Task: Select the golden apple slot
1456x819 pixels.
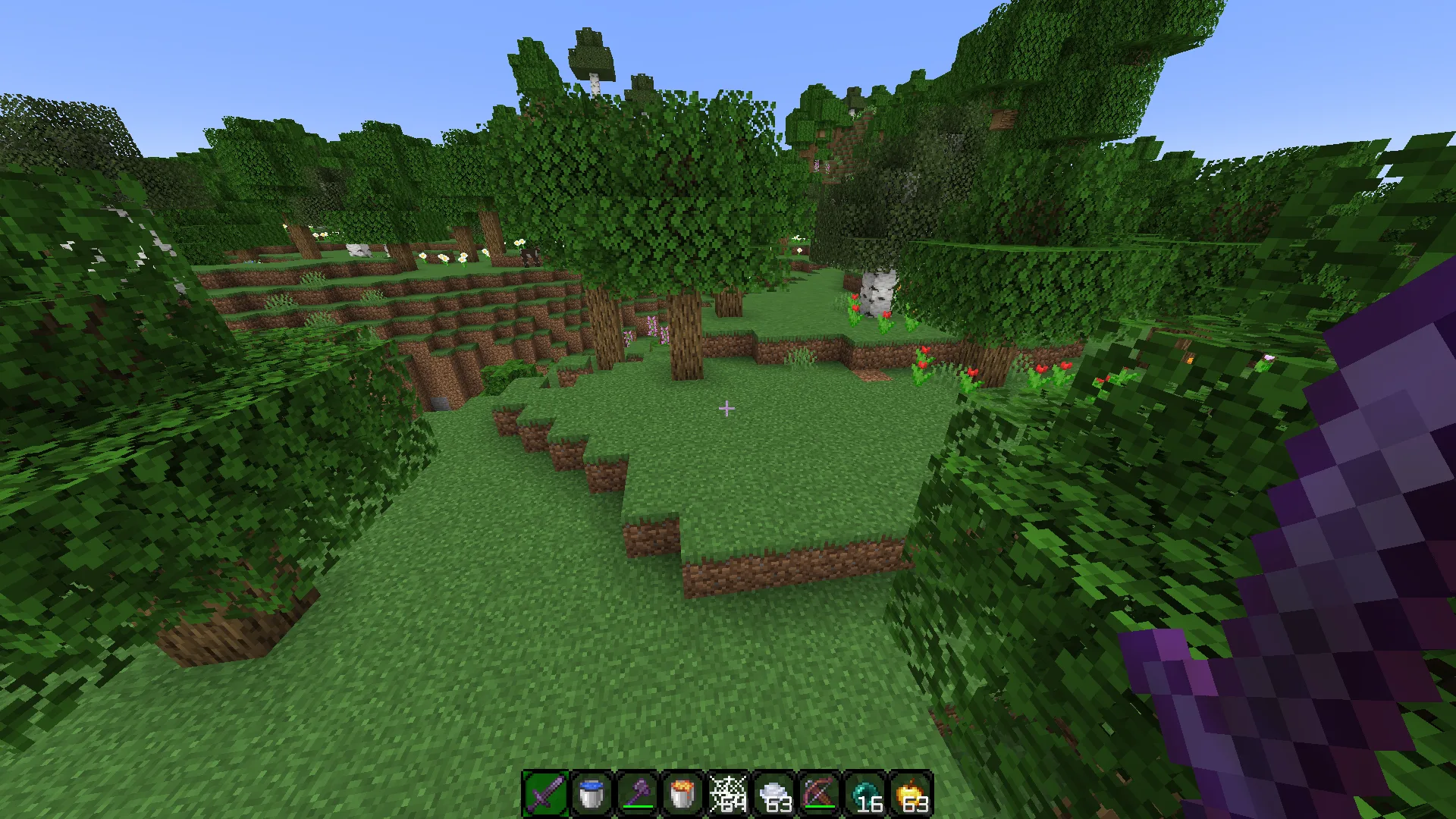Action: point(909,795)
